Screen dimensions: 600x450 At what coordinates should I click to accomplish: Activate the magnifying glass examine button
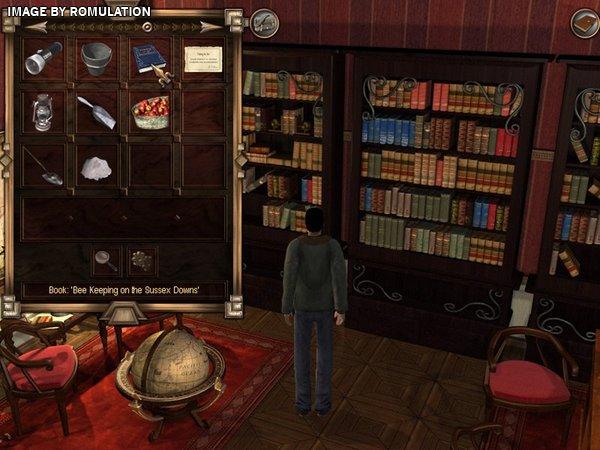click(x=104, y=261)
